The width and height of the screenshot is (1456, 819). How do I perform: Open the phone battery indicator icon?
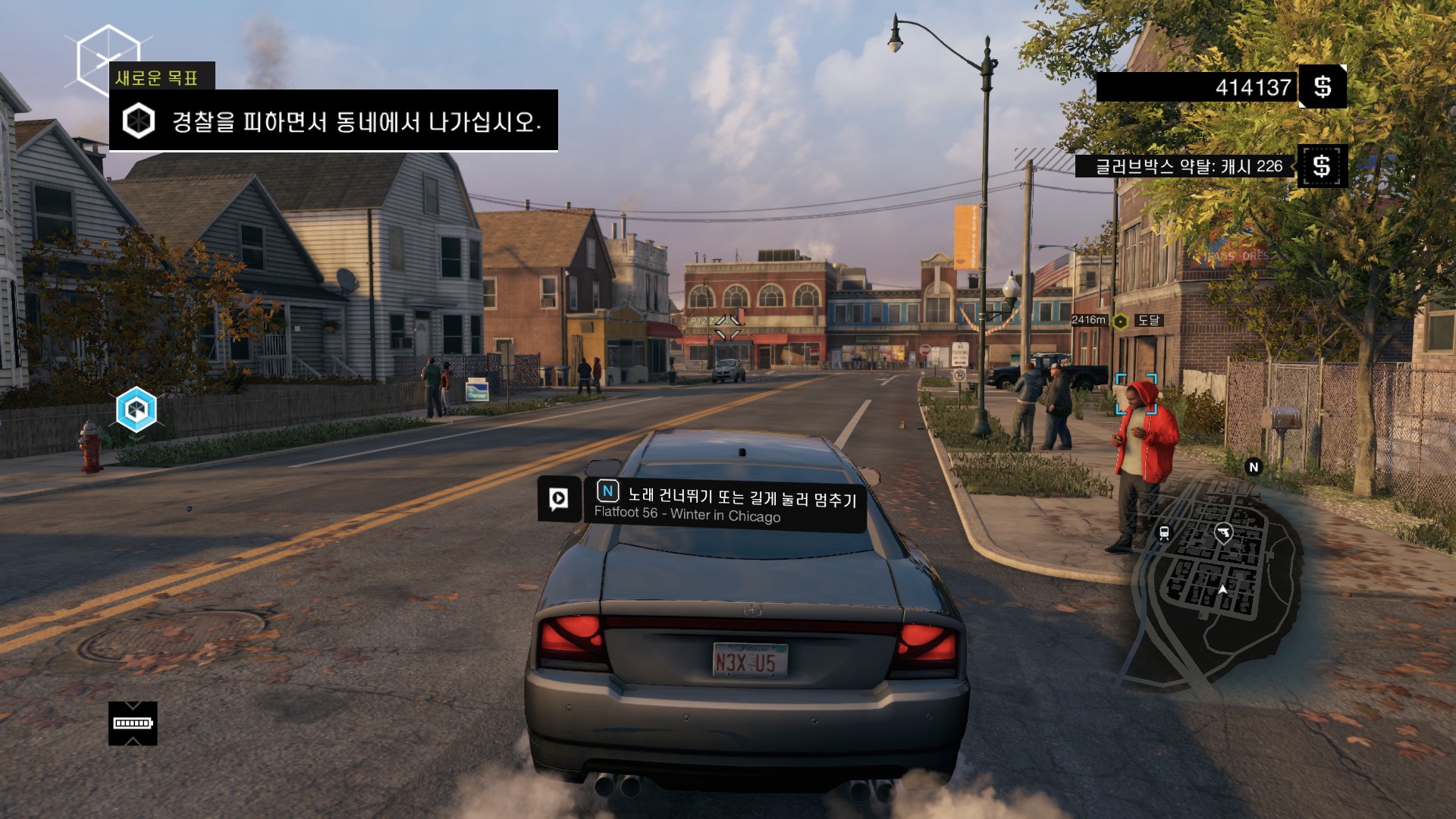coord(133,723)
